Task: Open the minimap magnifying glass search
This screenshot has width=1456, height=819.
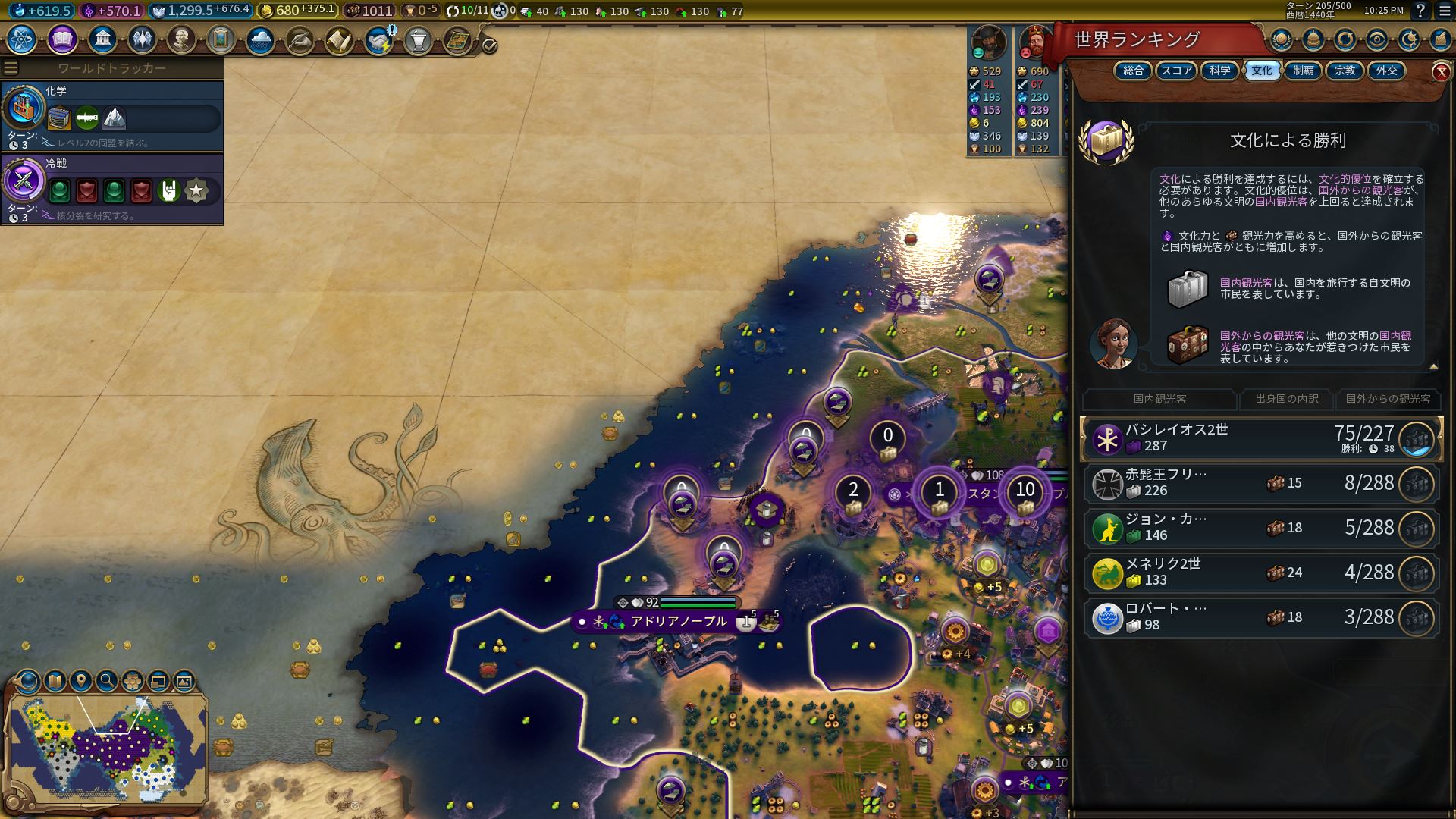Action: pos(107,681)
